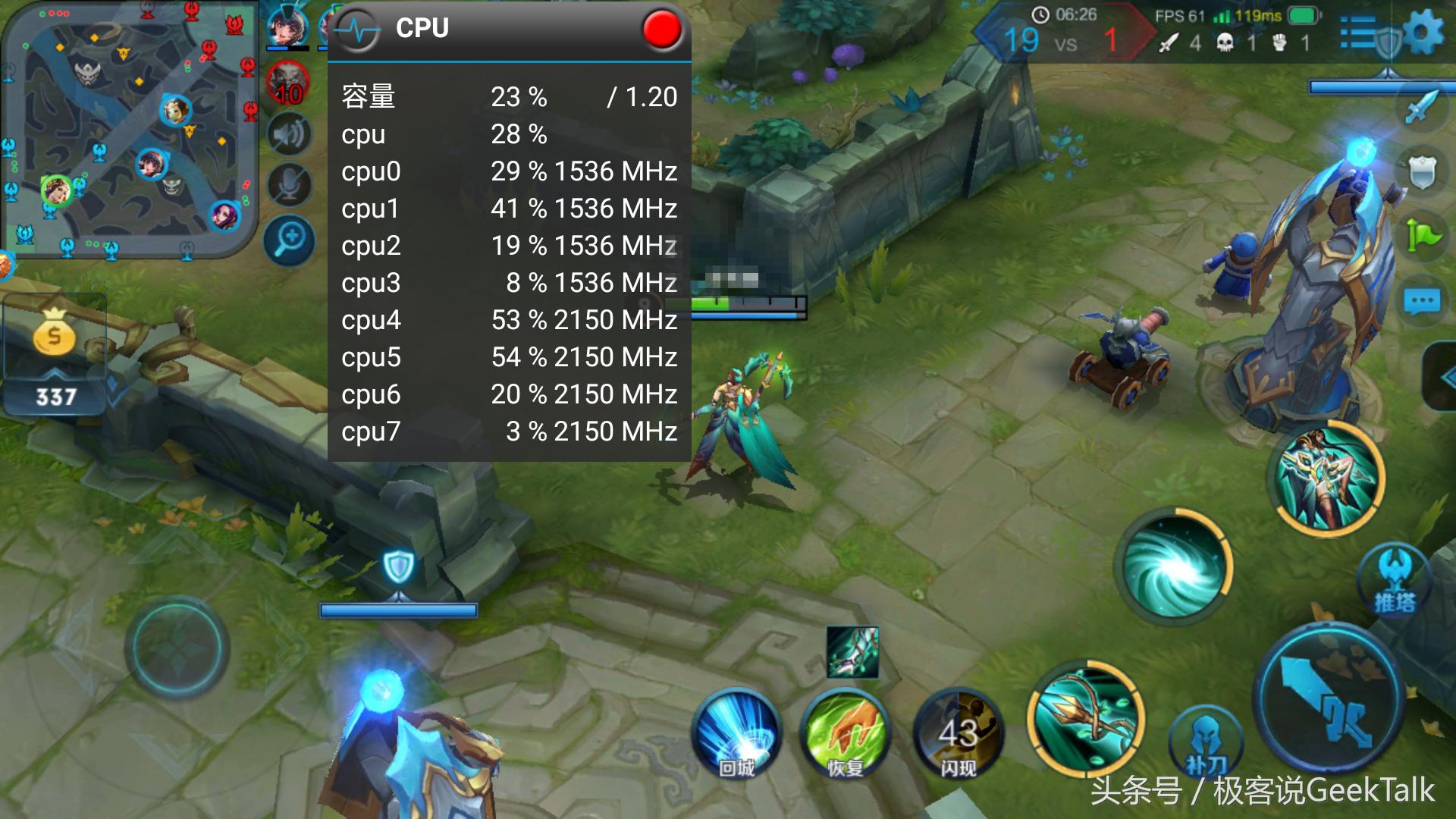
Task: Open the scoreboard list icon
Action: 1359,33
